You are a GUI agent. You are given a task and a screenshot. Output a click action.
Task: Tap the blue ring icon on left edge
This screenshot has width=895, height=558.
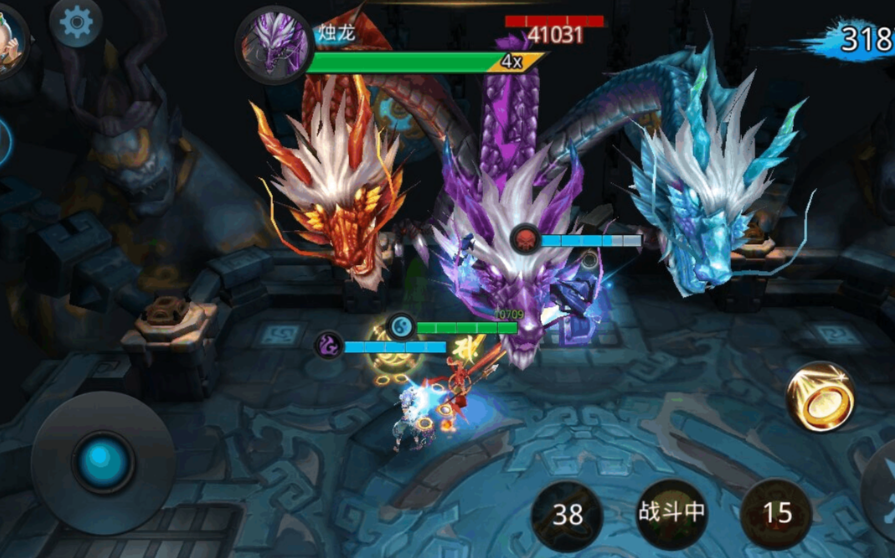pos(3,141)
